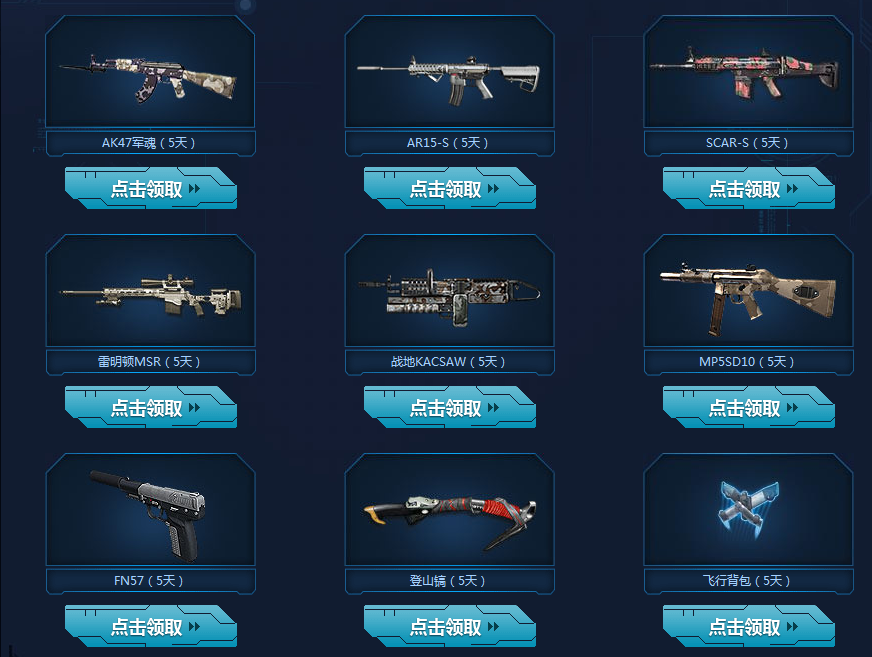
Task: Claim the 飞行背包 jetpack item
Action: [748, 627]
